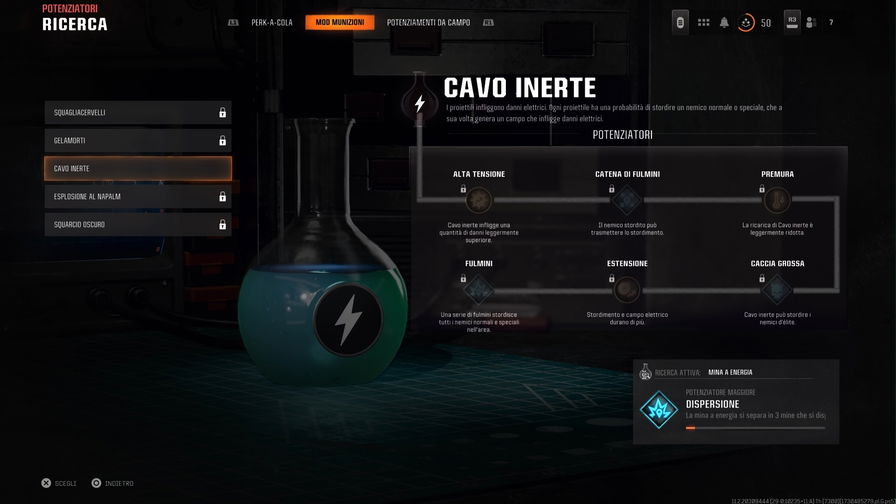896x504 pixels.
Task: Choose the Estensione augment
Action: pyautogui.click(x=627, y=290)
